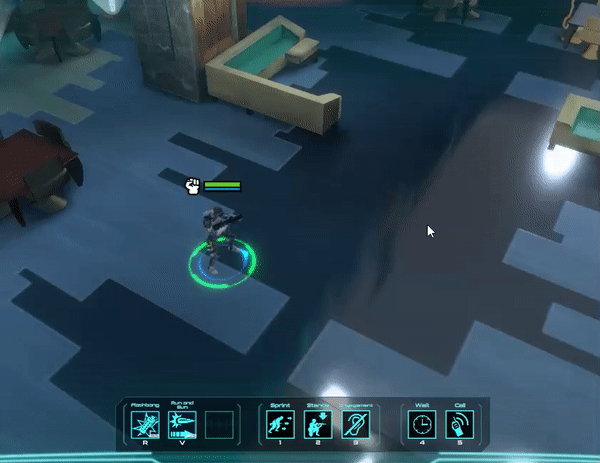Select the Wait clock action
Screen dimensions: 600x463
[422, 424]
